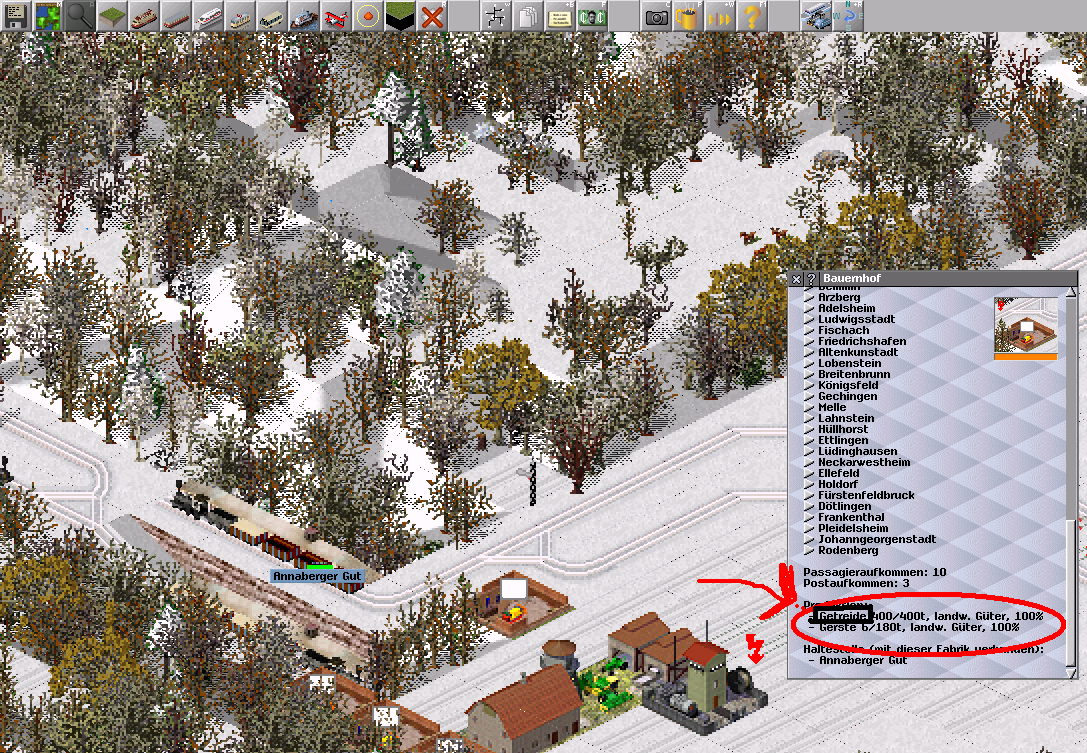Select the magnifying glass inspection tool
This screenshot has height=753, width=1087.
pyautogui.click(x=79, y=16)
